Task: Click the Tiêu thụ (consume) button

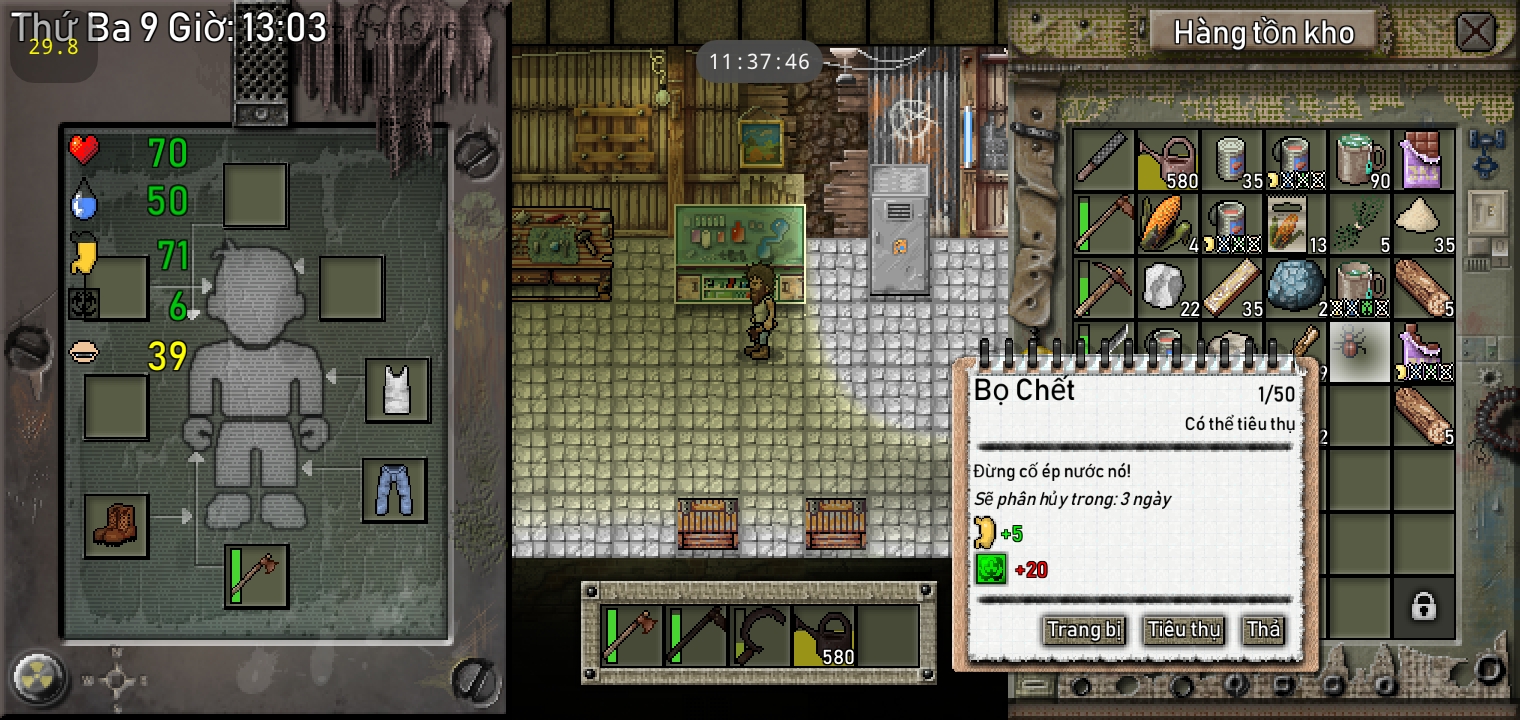Action: coord(1184,630)
